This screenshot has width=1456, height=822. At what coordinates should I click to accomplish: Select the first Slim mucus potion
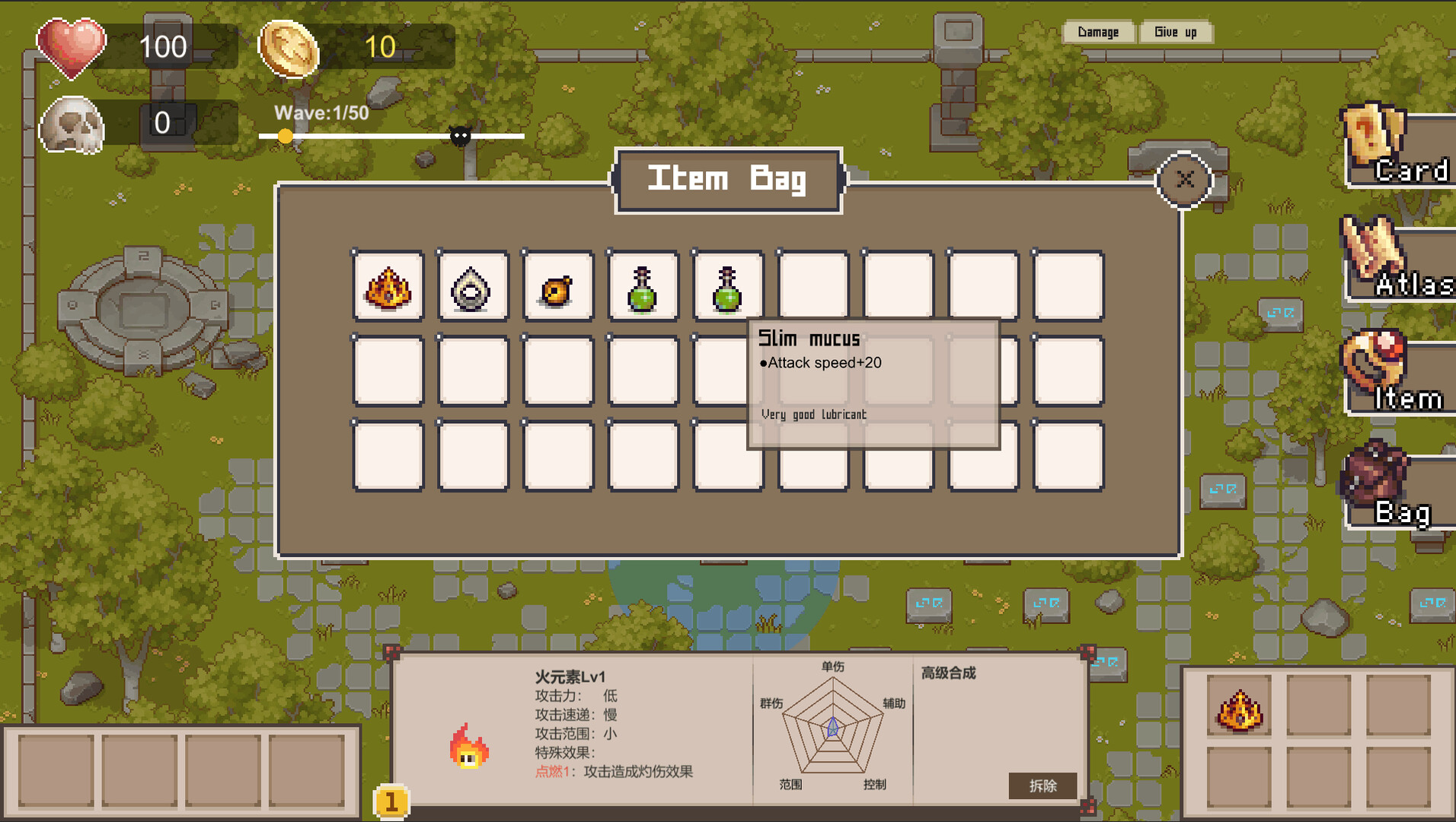point(643,288)
